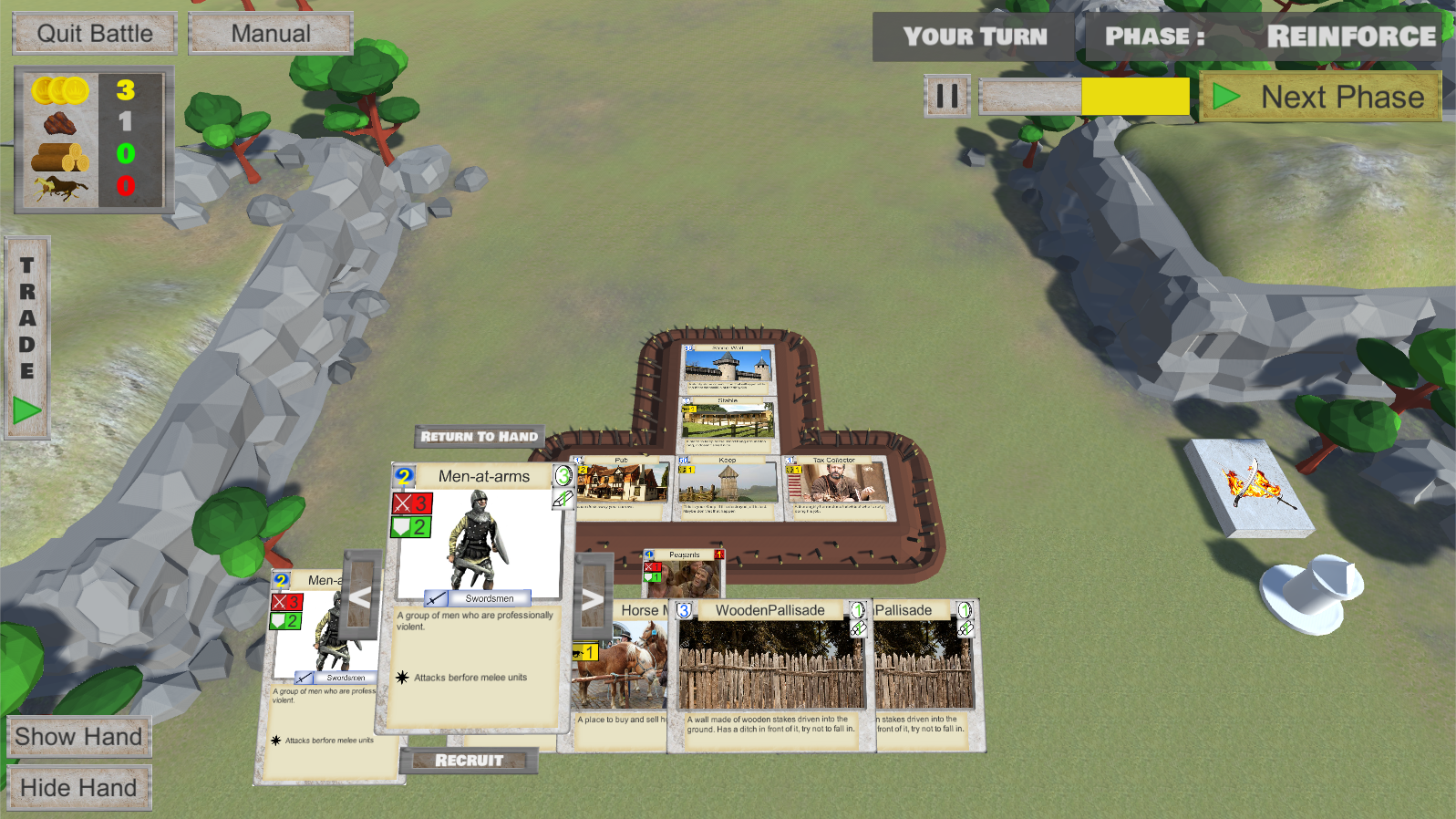Advance with the Next Phase button

click(x=1321, y=97)
